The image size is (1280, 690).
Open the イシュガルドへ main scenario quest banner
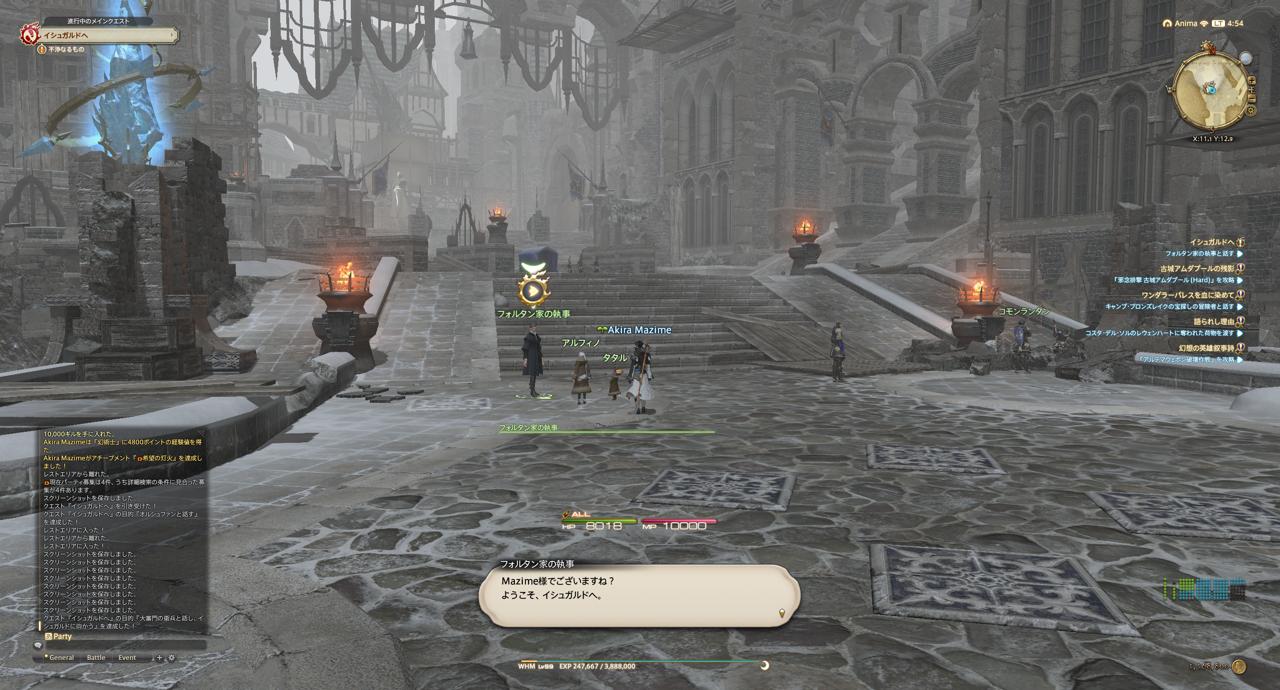100,35
